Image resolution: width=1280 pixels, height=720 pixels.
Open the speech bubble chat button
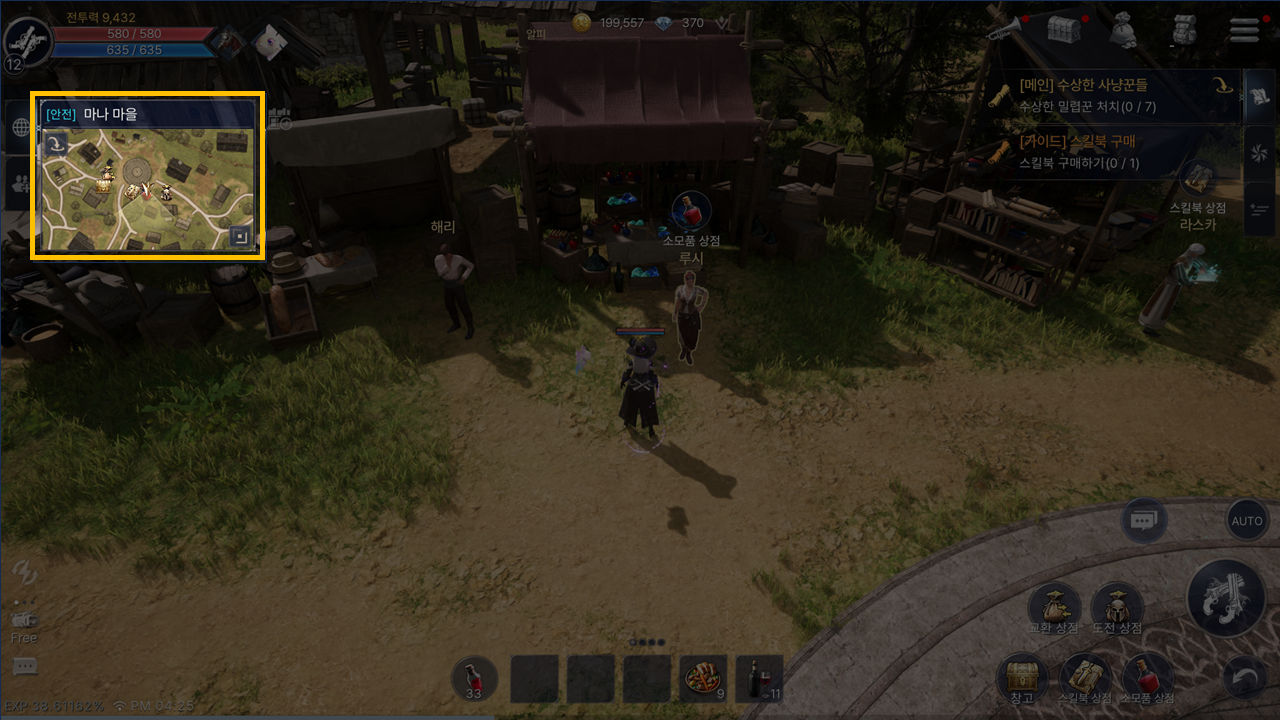point(1143,521)
